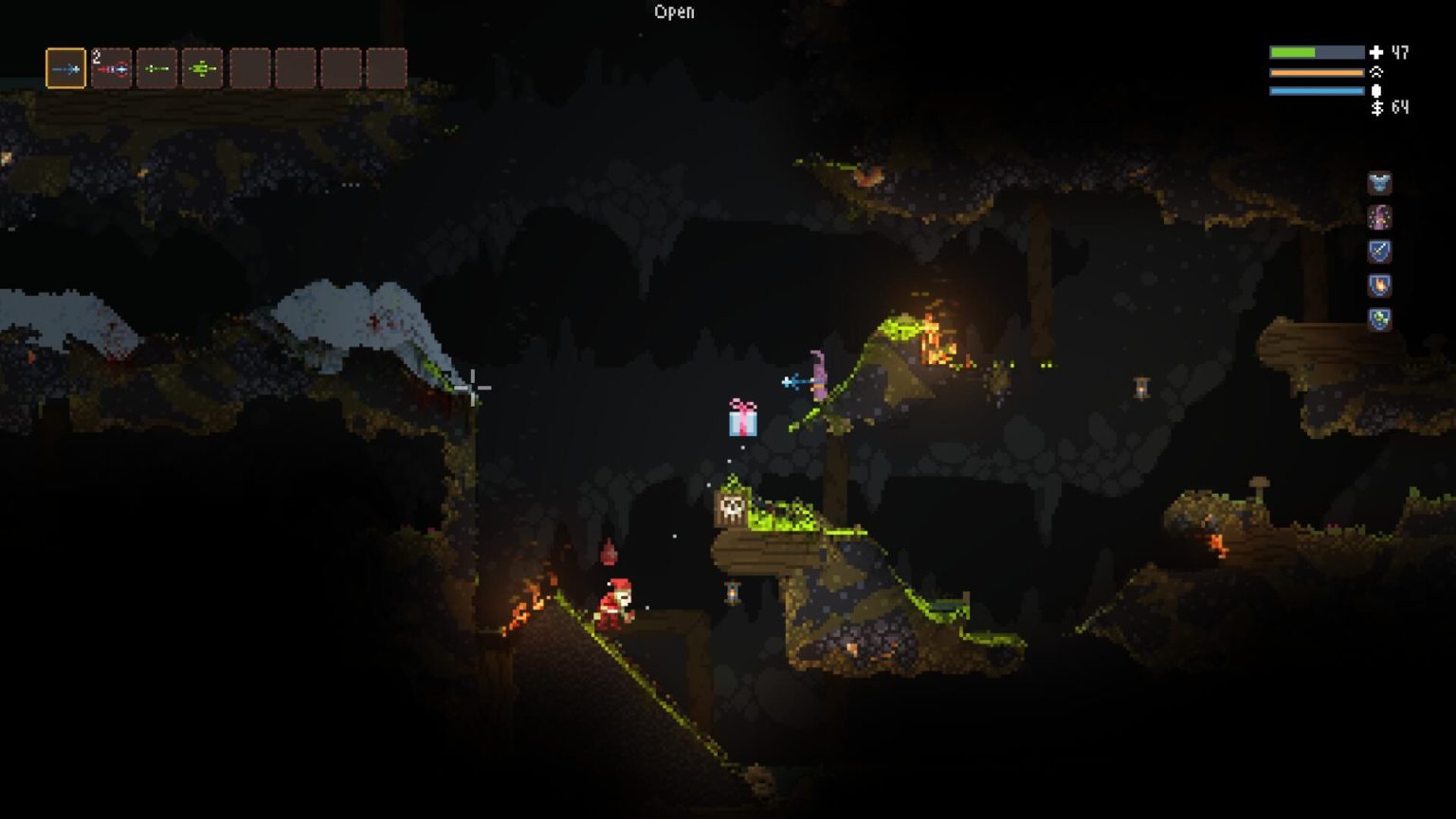The width and height of the screenshot is (1456, 819).
Task: Click the health cross icon beside 47
Action: pyautogui.click(x=1374, y=52)
